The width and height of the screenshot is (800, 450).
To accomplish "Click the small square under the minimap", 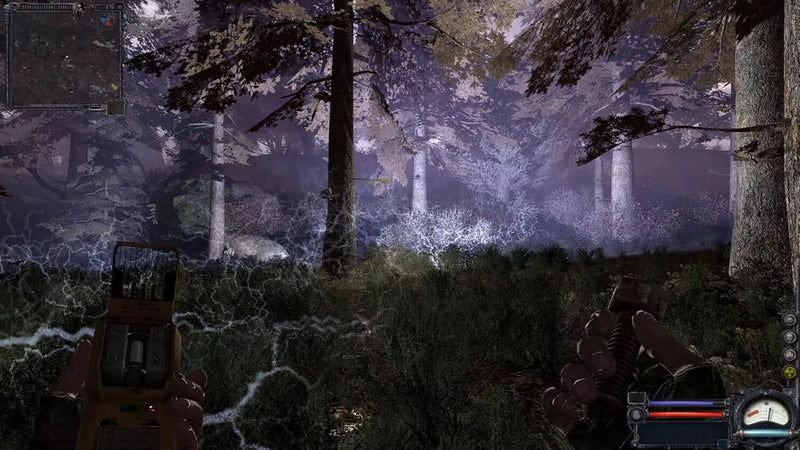I will (115, 107).
